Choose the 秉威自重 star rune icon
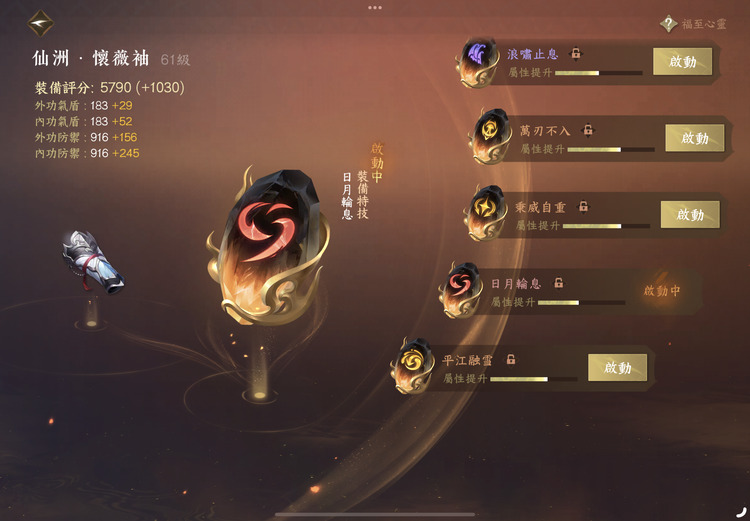Viewport: 750px width, 521px height. (x=487, y=211)
